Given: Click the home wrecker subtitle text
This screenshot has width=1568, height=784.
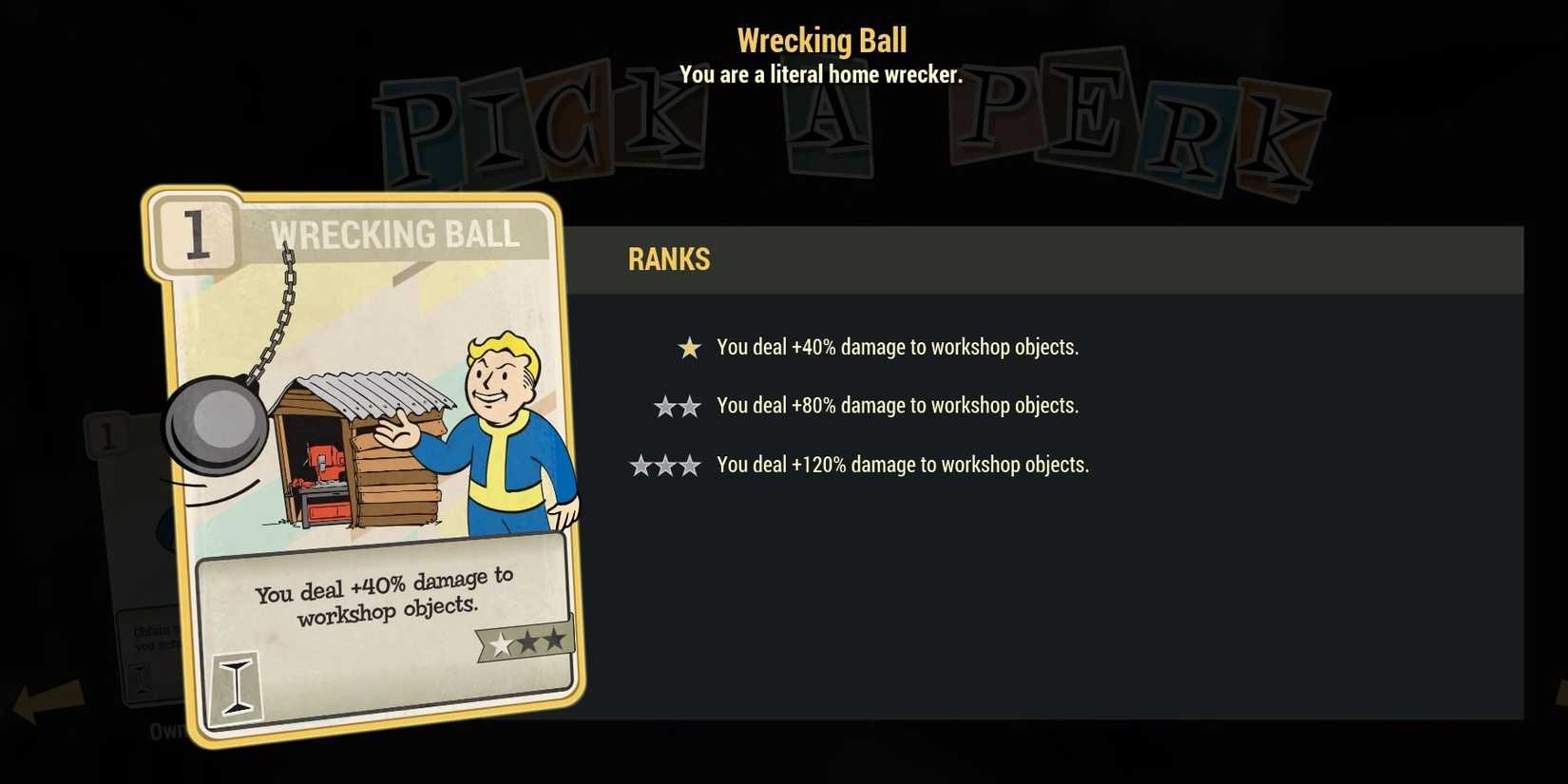Looking at the screenshot, I should coord(821,75).
